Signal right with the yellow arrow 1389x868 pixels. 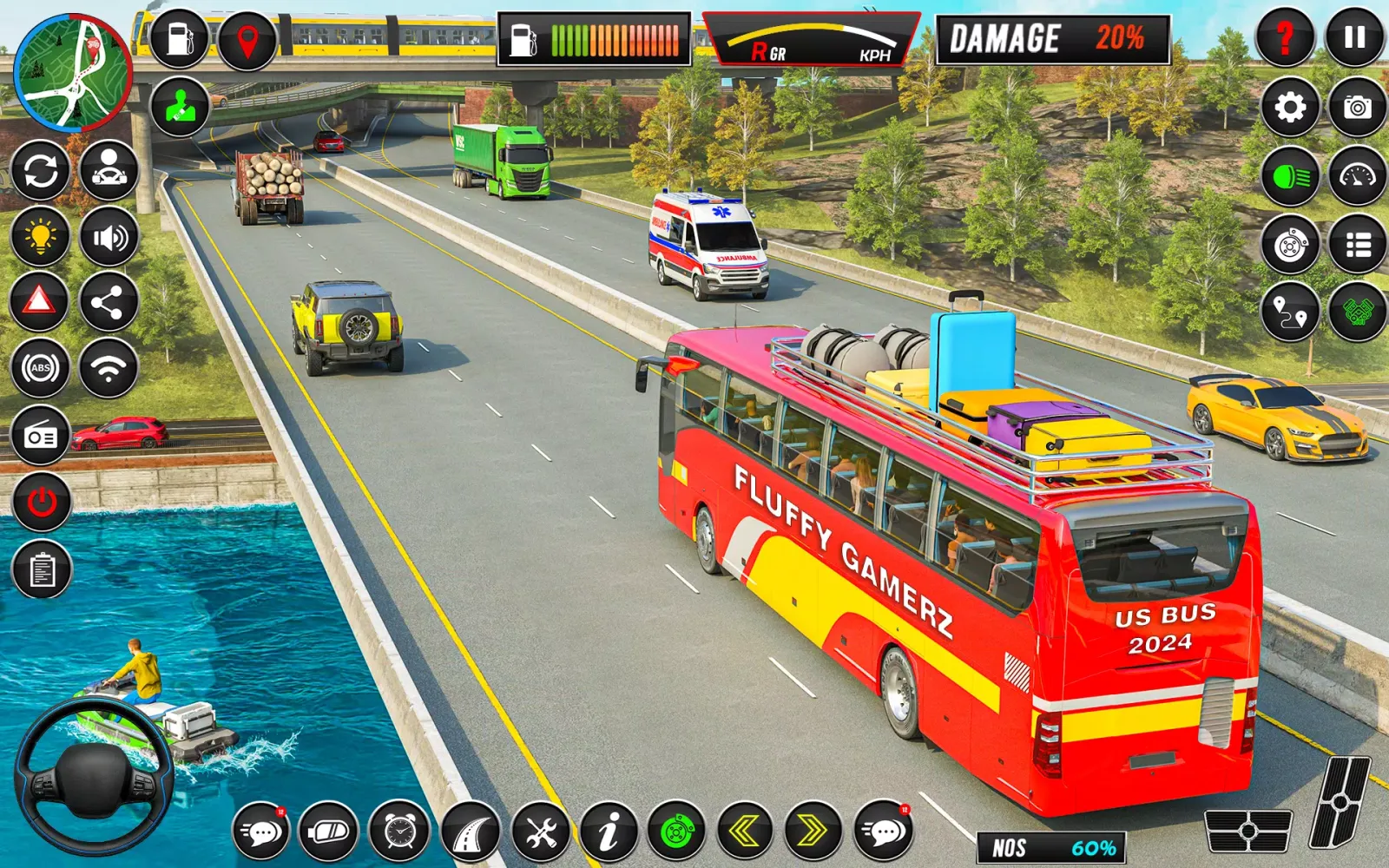(813, 832)
